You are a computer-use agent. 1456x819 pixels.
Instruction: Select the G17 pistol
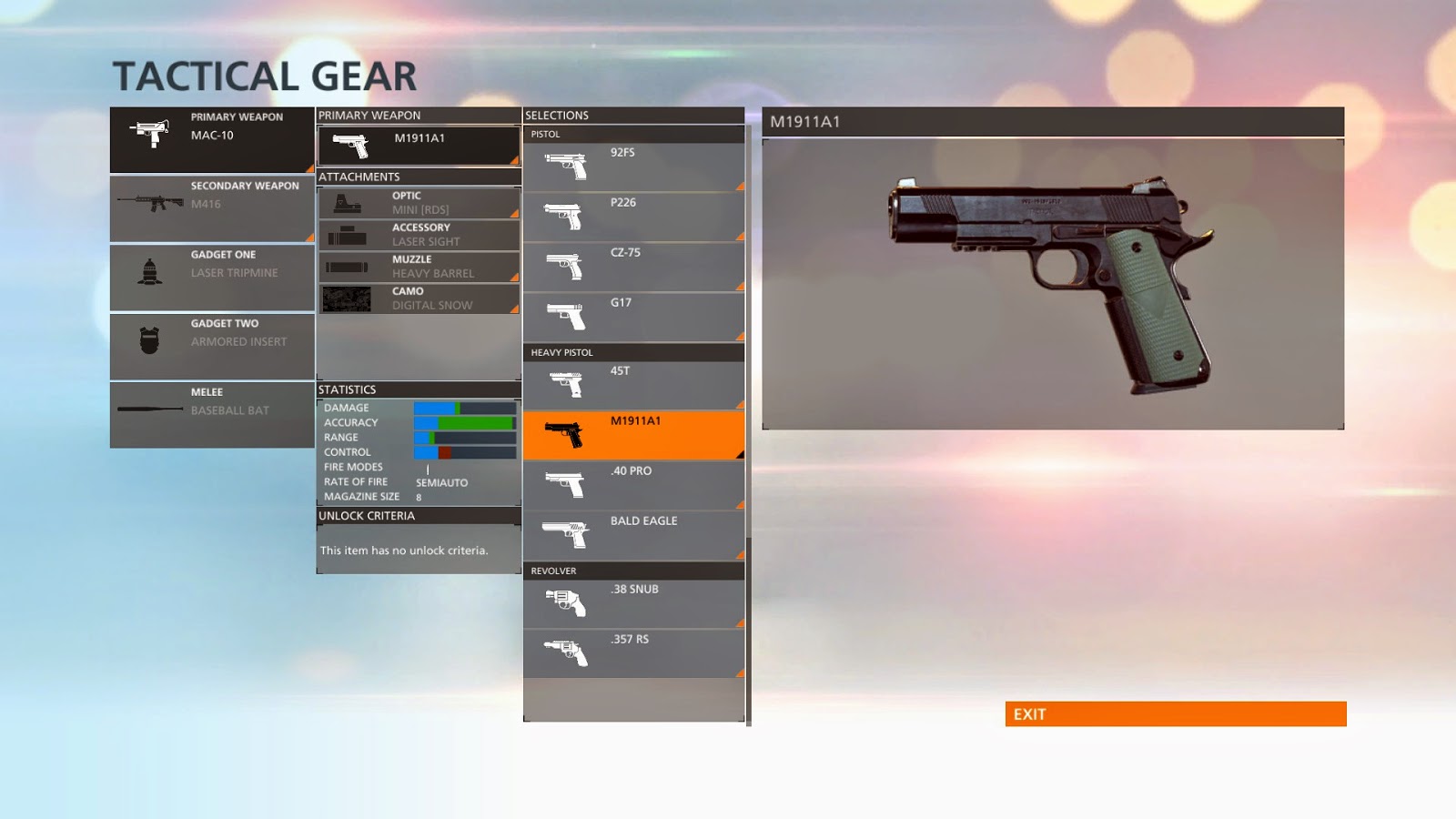pos(633,317)
